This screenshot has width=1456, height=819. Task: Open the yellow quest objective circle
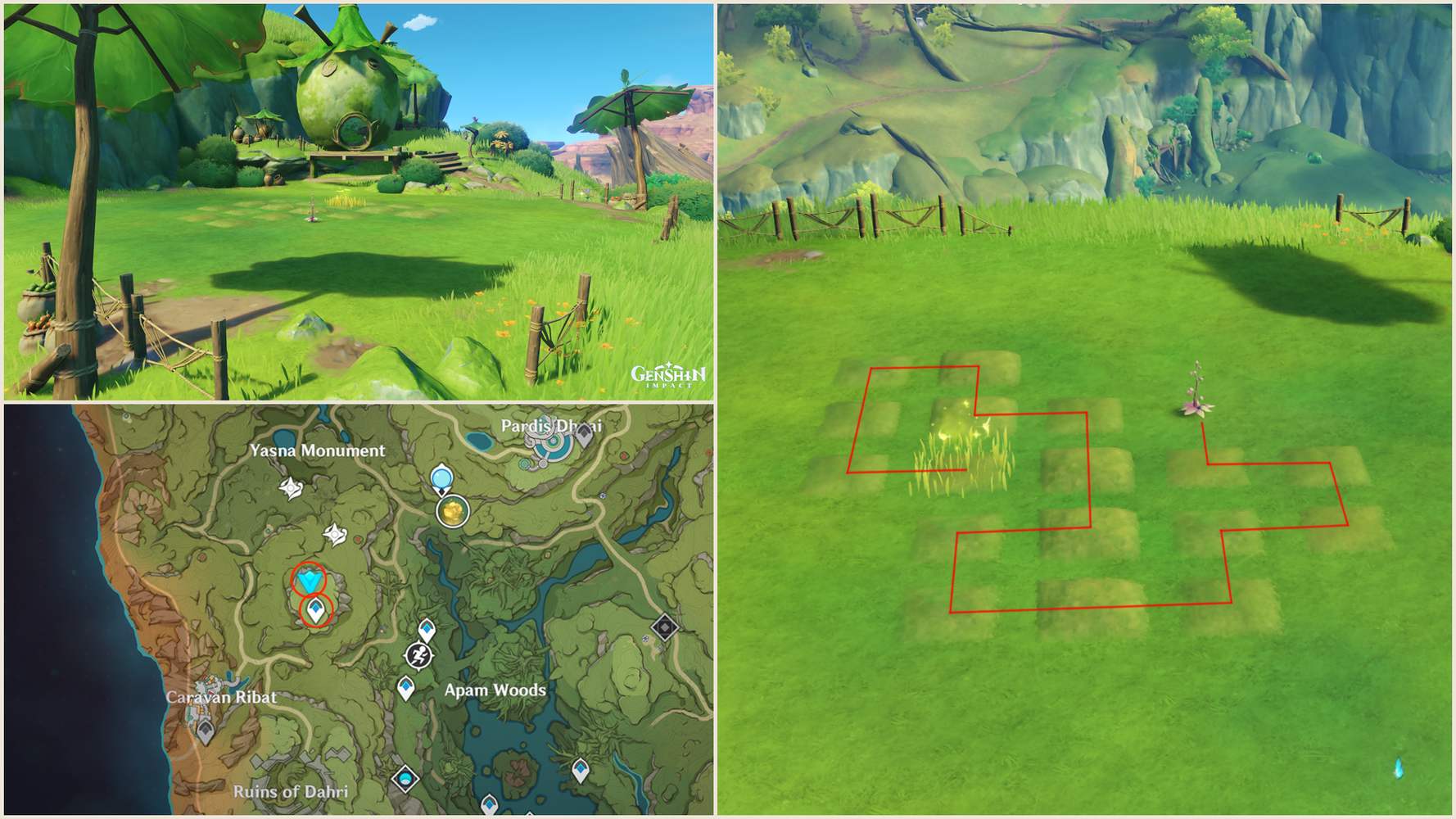click(x=453, y=511)
